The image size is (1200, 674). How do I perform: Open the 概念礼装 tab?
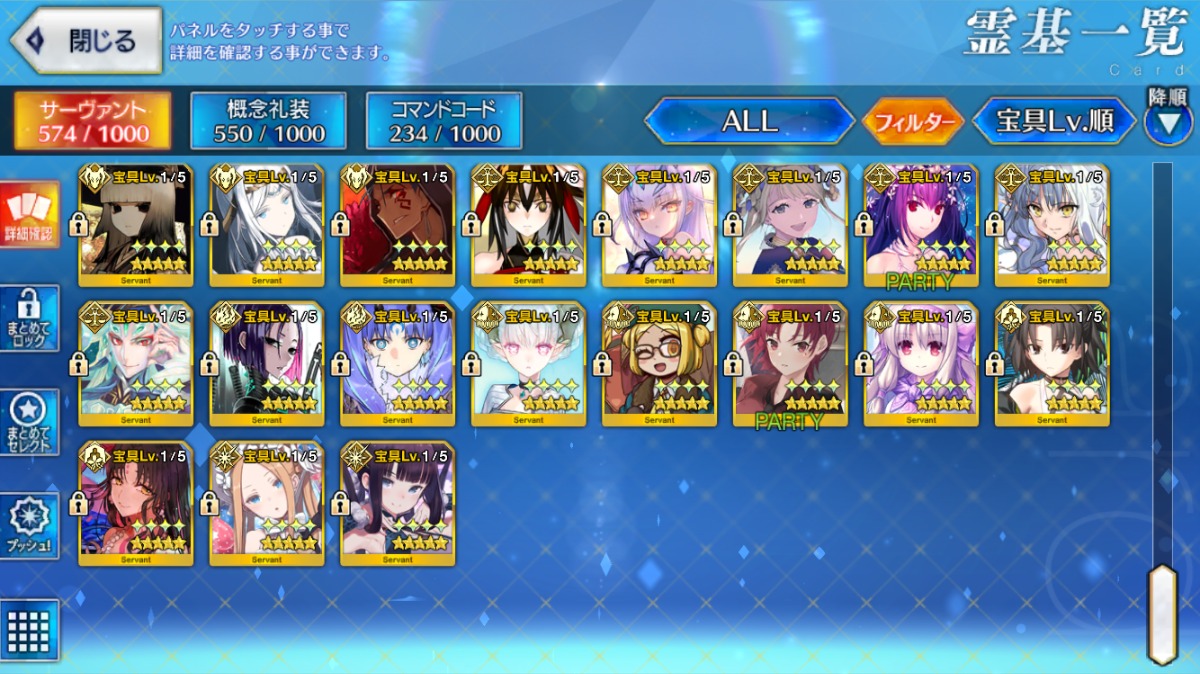pos(268,121)
